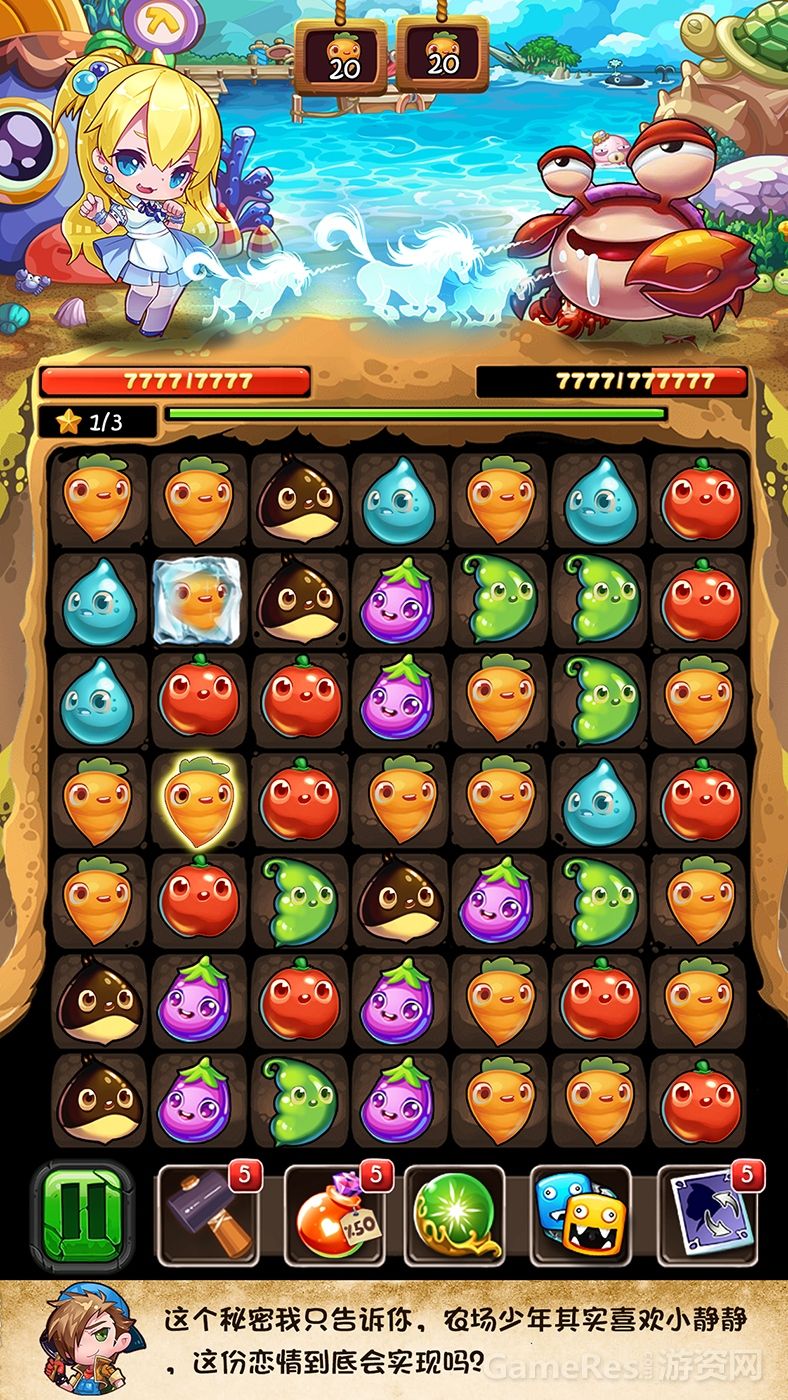Use the shuffle card power-up
The image size is (788, 1400).
pos(708,1217)
